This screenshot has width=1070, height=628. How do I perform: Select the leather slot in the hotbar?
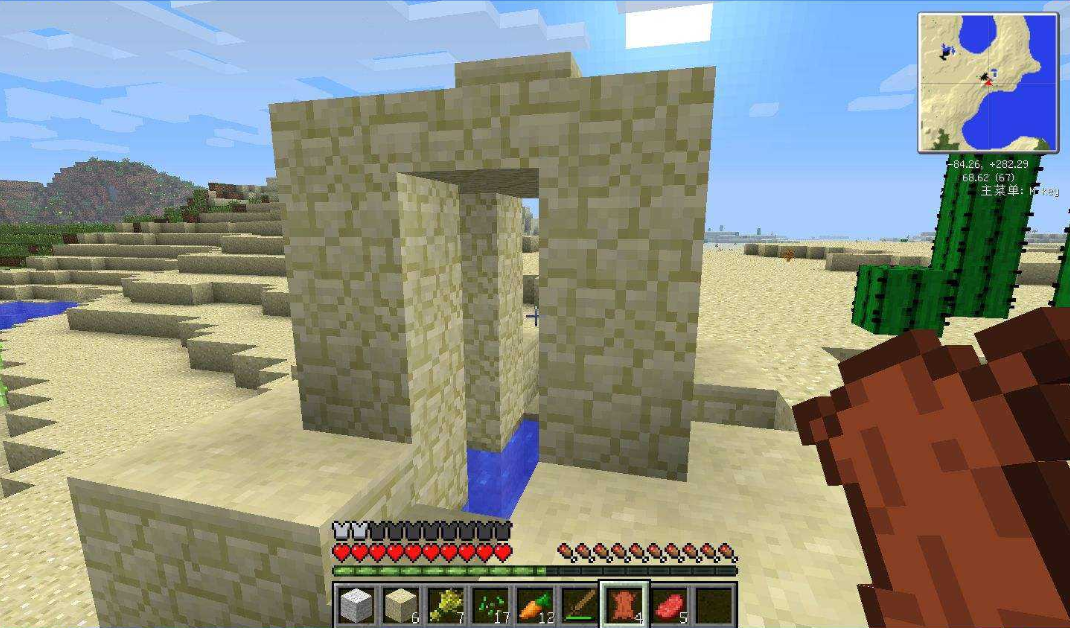624,605
